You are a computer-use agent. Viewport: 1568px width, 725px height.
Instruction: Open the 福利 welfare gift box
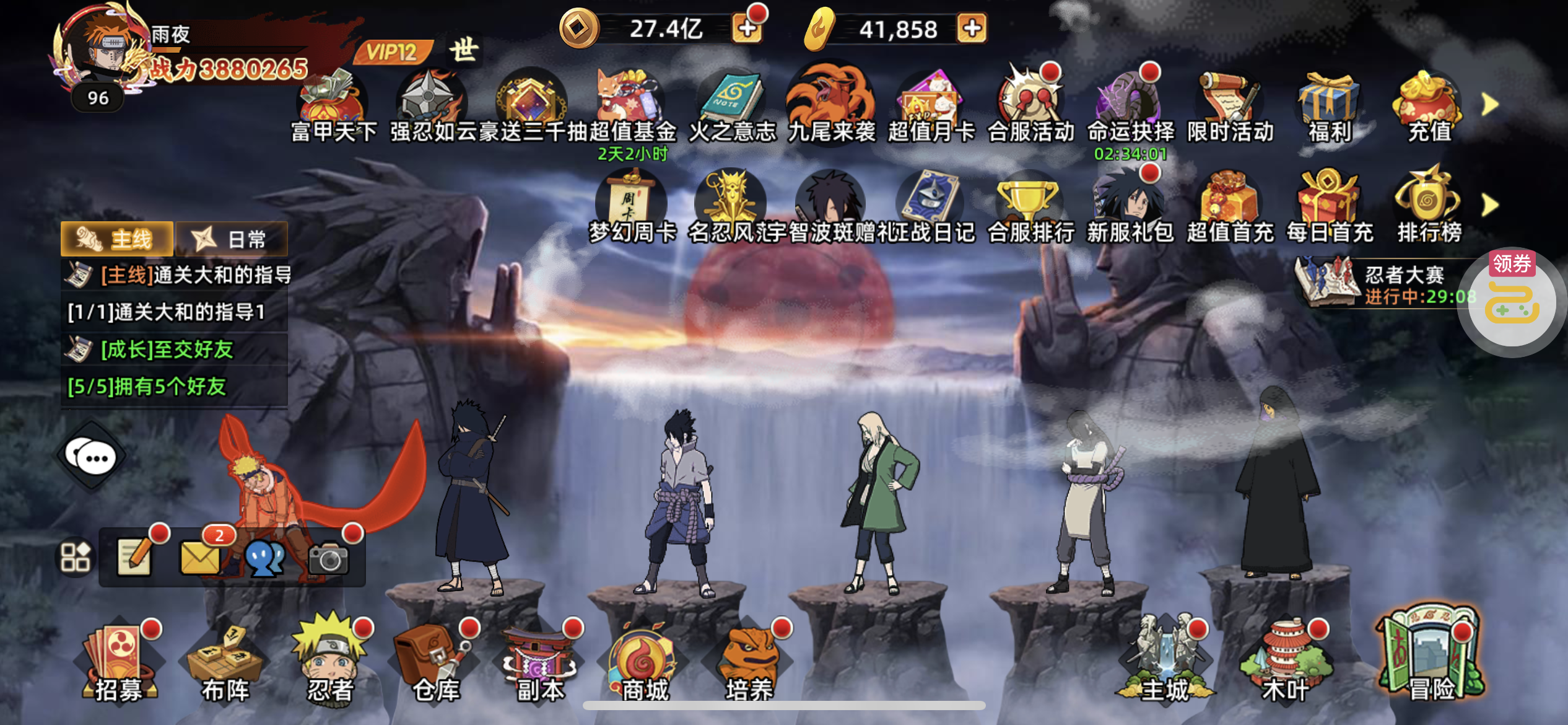point(1329,107)
